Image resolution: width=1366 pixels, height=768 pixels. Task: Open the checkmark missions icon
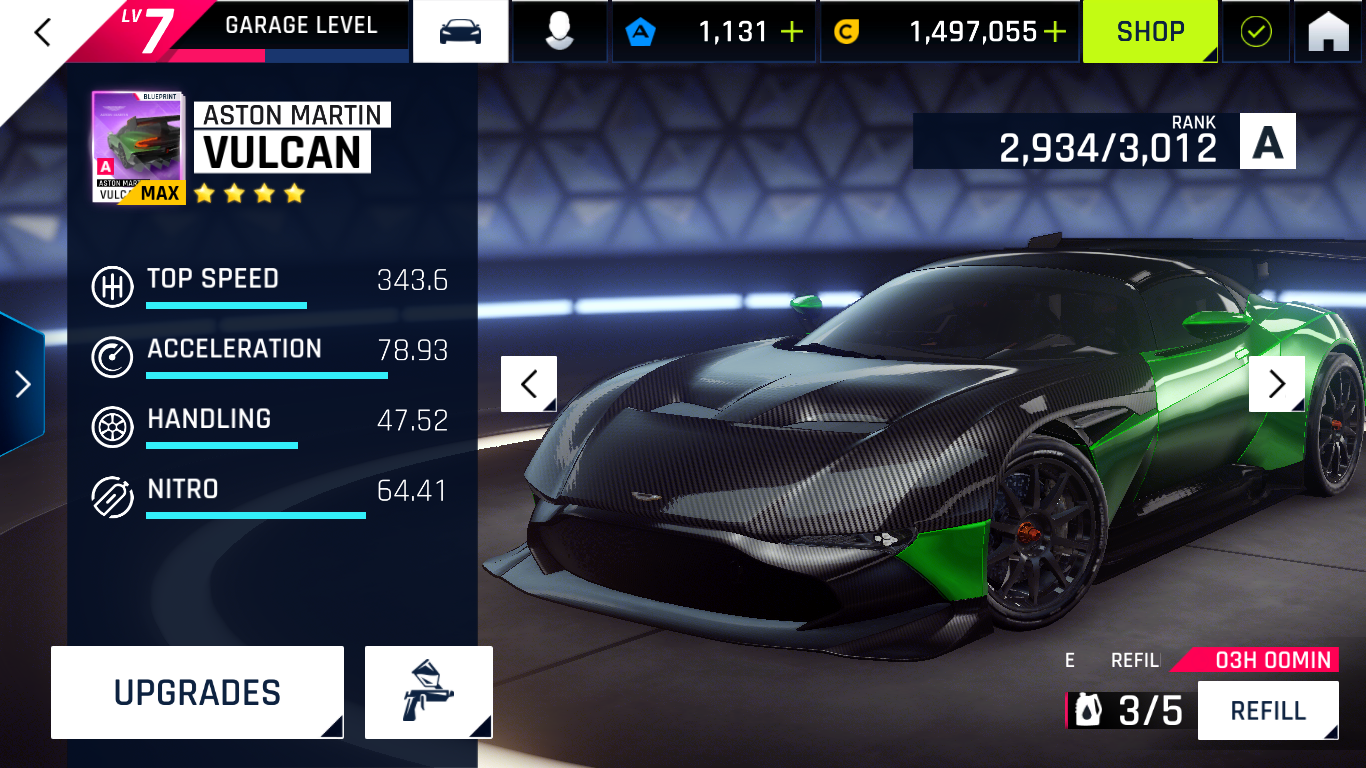pyautogui.click(x=1255, y=32)
